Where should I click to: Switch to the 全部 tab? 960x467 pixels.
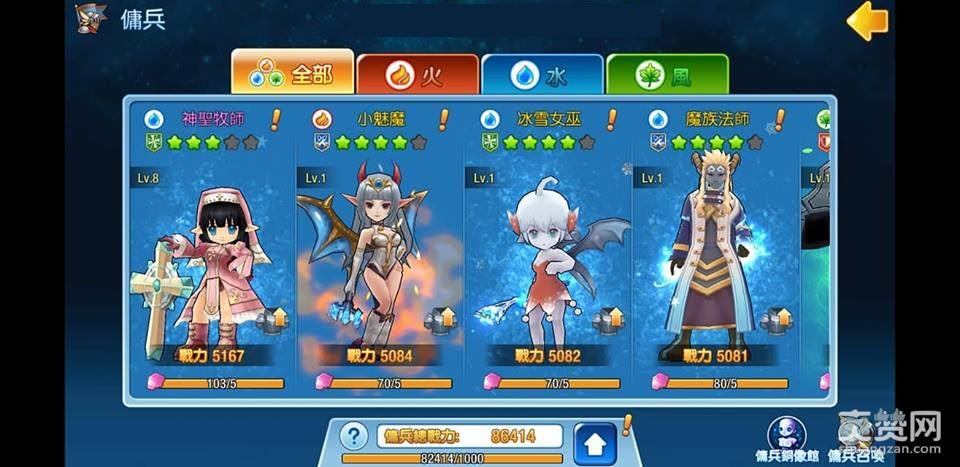pyautogui.click(x=293, y=74)
